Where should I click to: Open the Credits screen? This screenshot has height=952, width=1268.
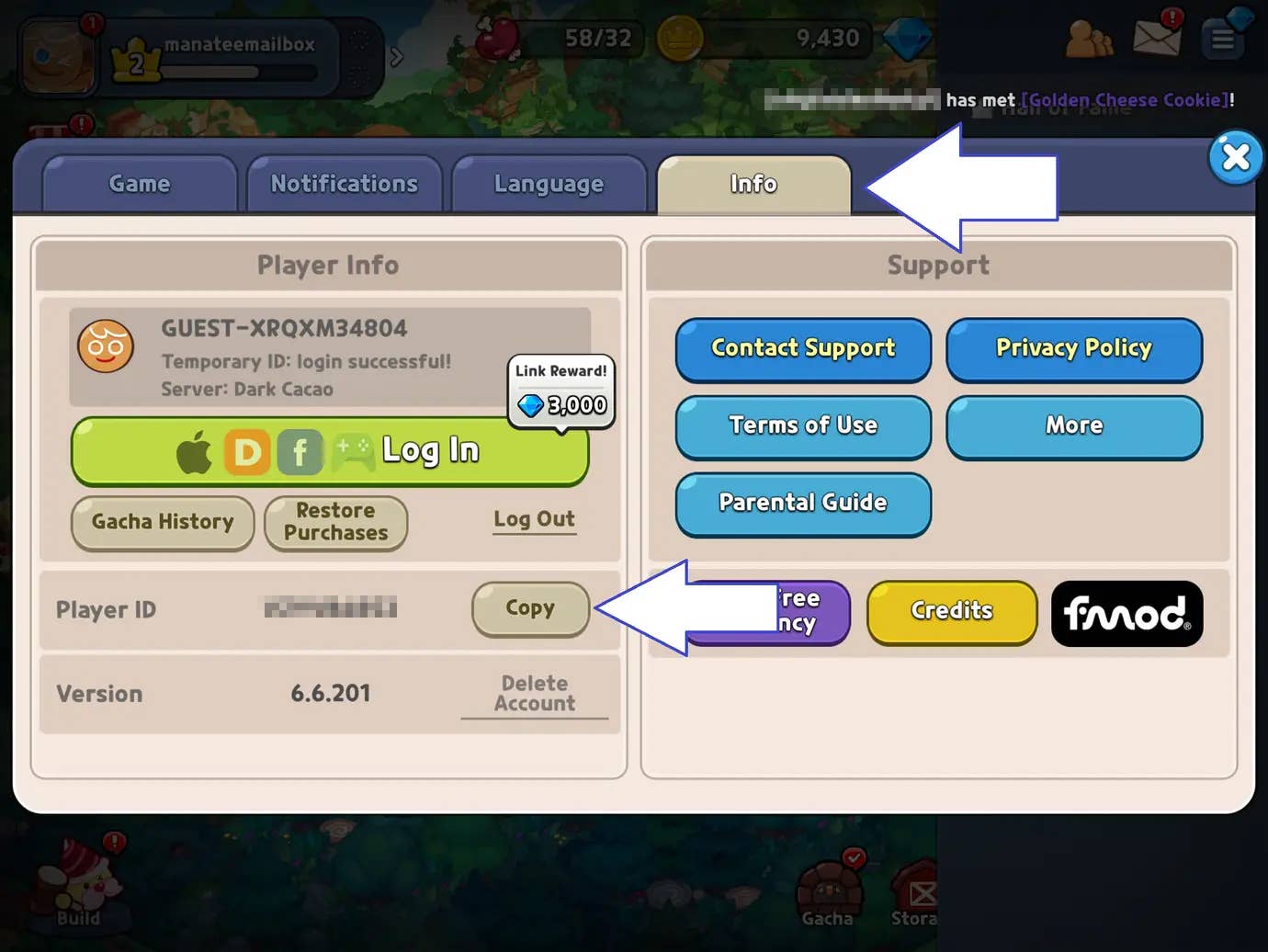[952, 611]
